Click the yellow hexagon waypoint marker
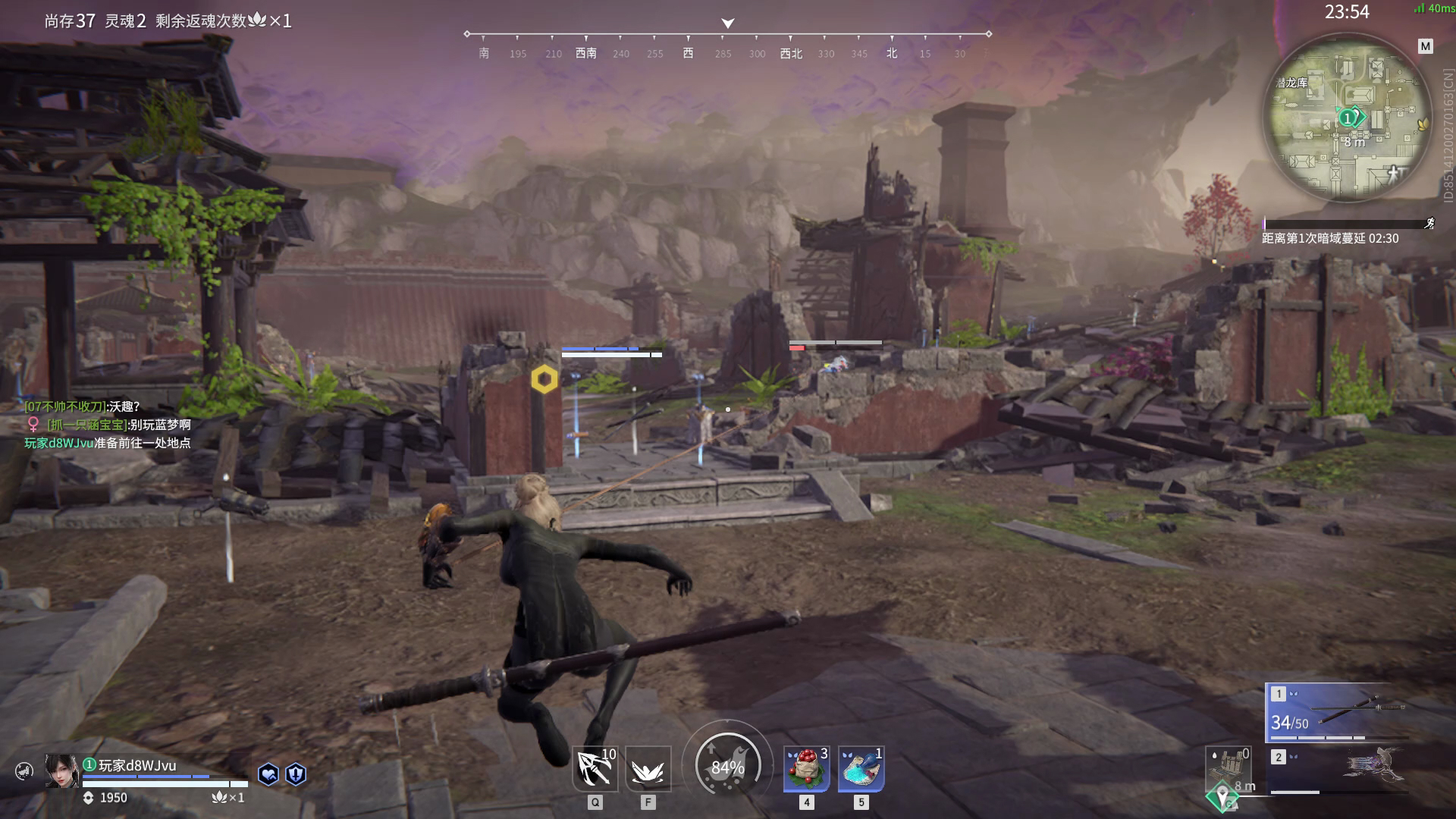 544,379
